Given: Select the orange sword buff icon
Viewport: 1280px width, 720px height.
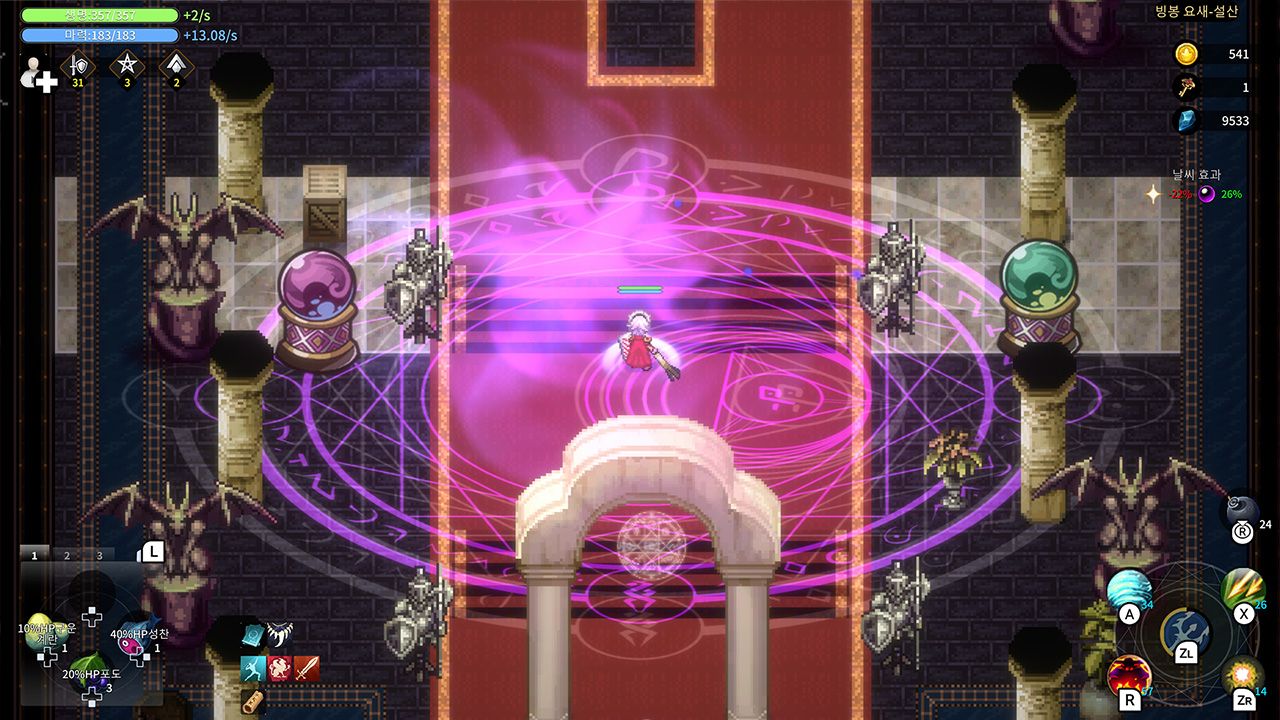Looking at the screenshot, I should point(307,668).
